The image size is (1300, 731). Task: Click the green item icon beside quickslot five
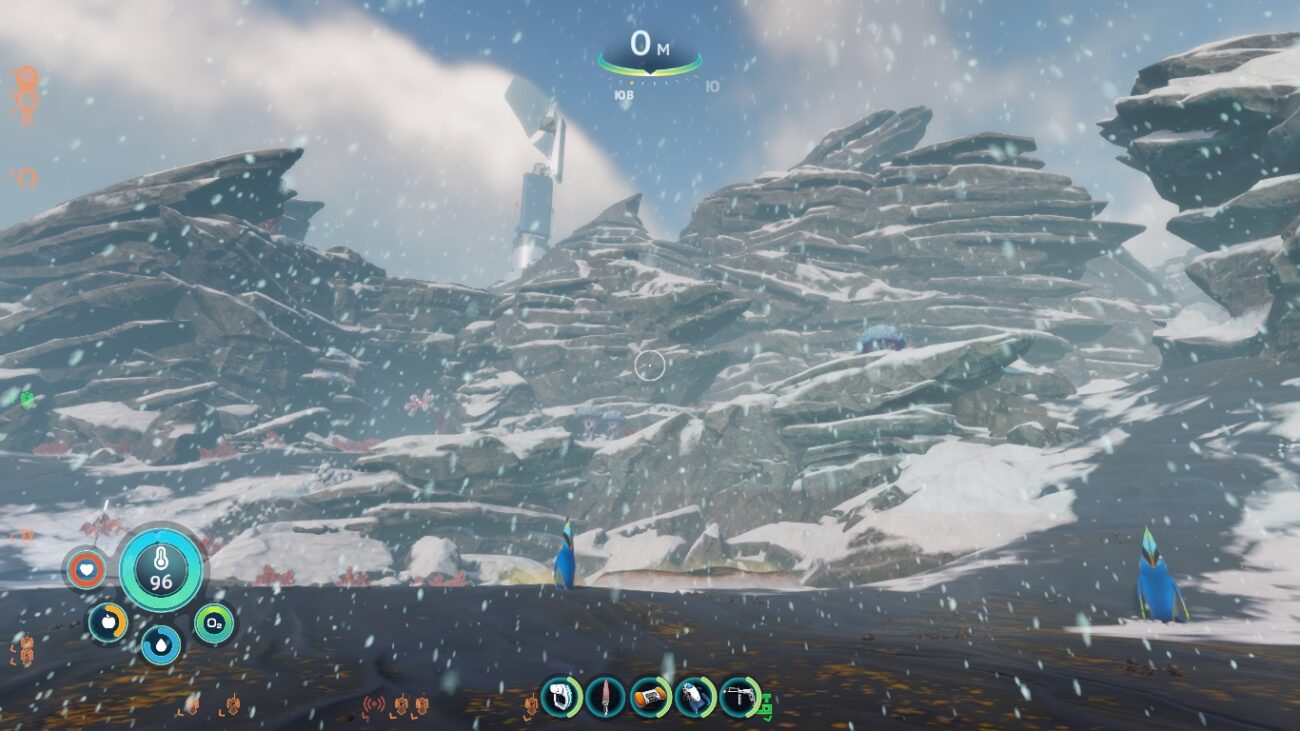click(x=766, y=705)
